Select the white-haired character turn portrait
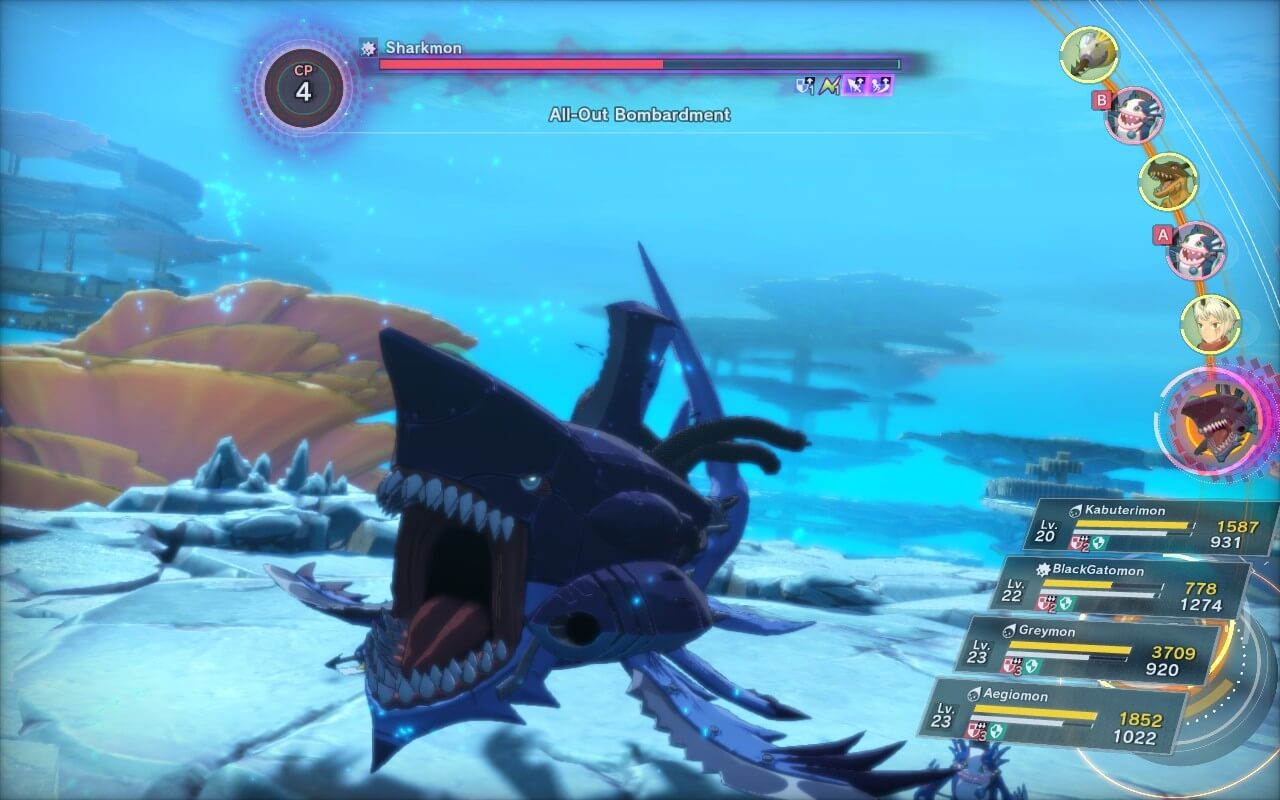 [1210, 323]
